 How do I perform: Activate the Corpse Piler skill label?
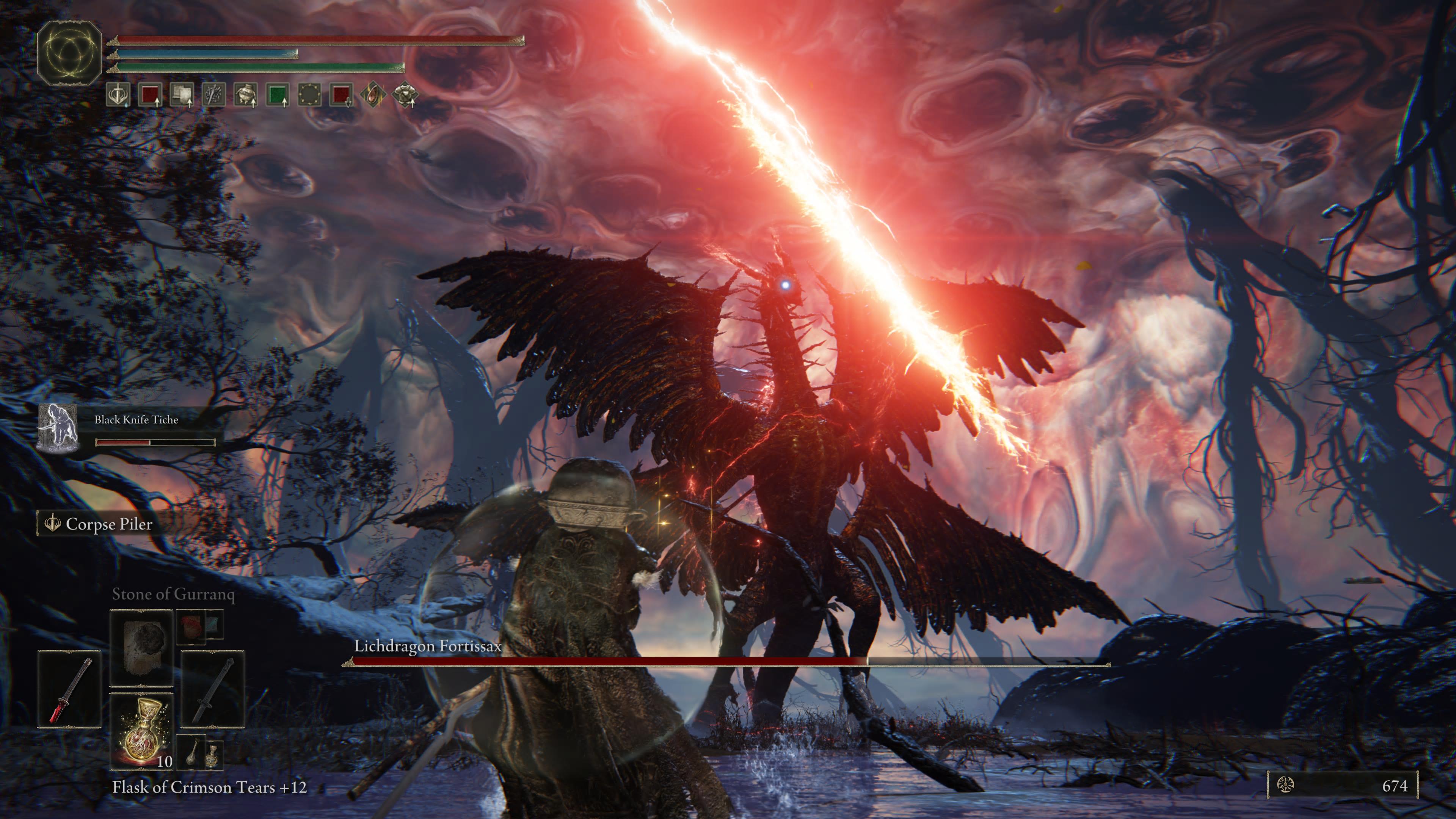click(x=108, y=524)
